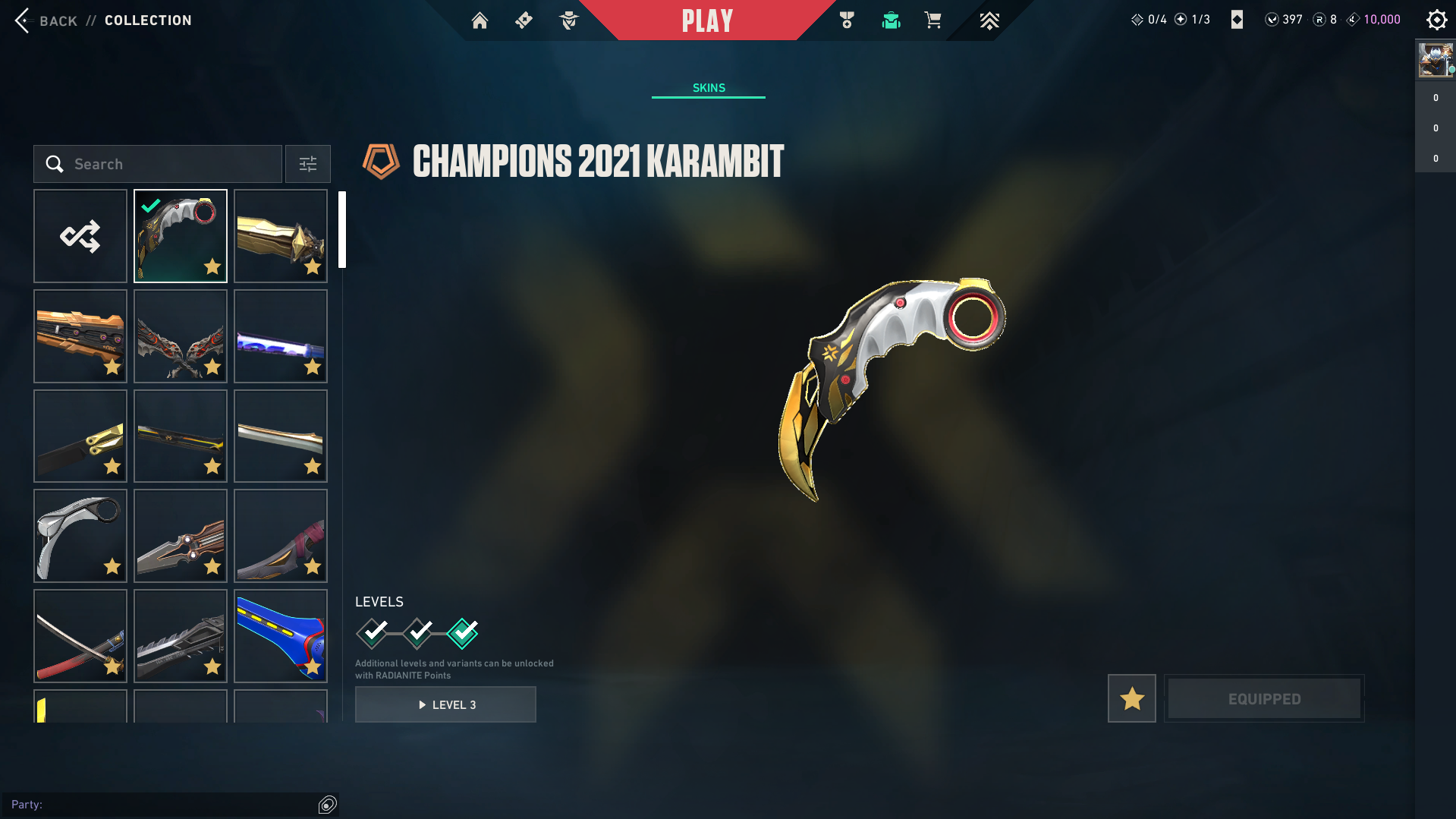Open the settings gear
The height and width of the screenshot is (819, 1456).
pyautogui.click(x=1436, y=20)
